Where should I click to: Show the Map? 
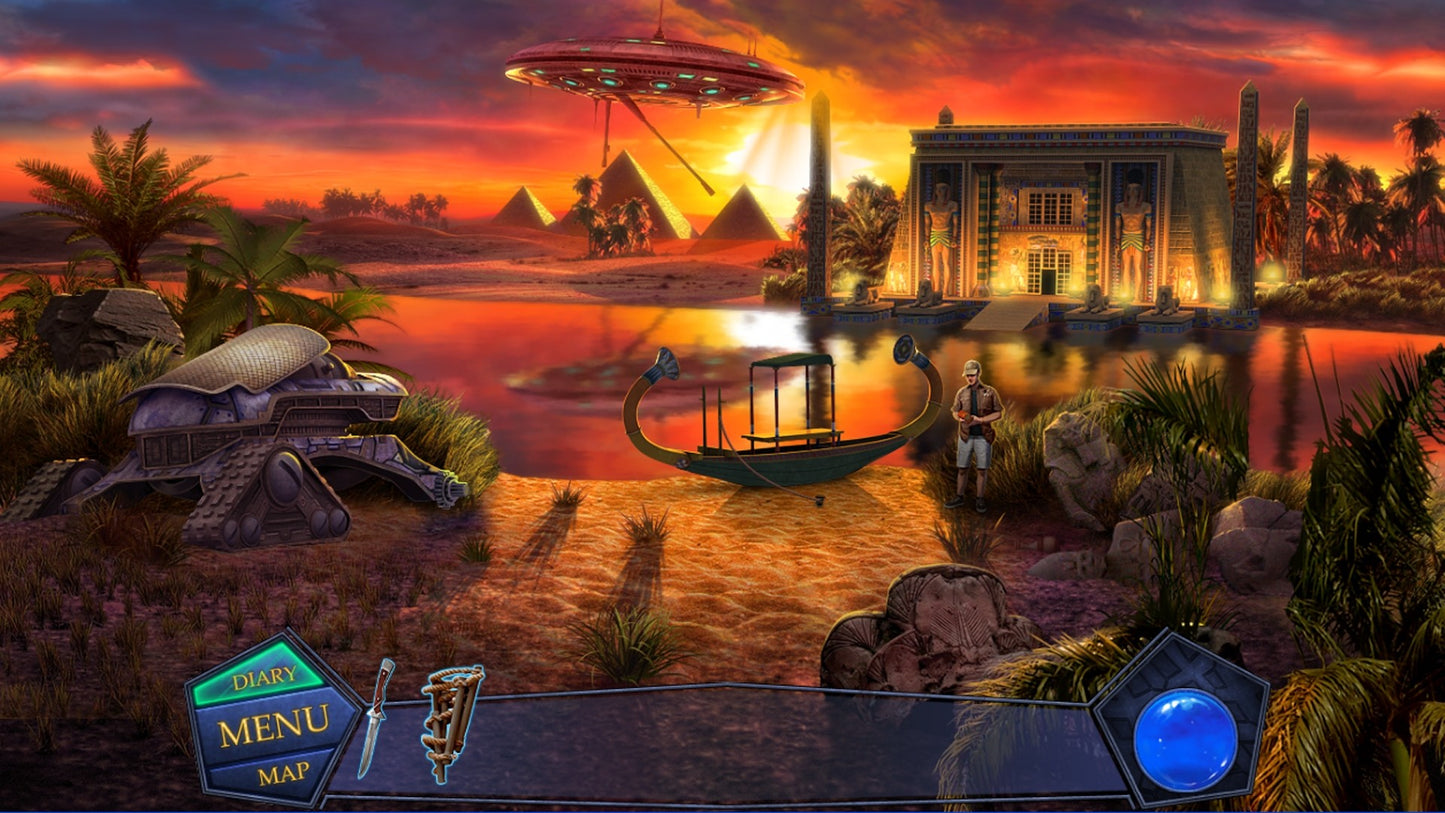(283, 773)
